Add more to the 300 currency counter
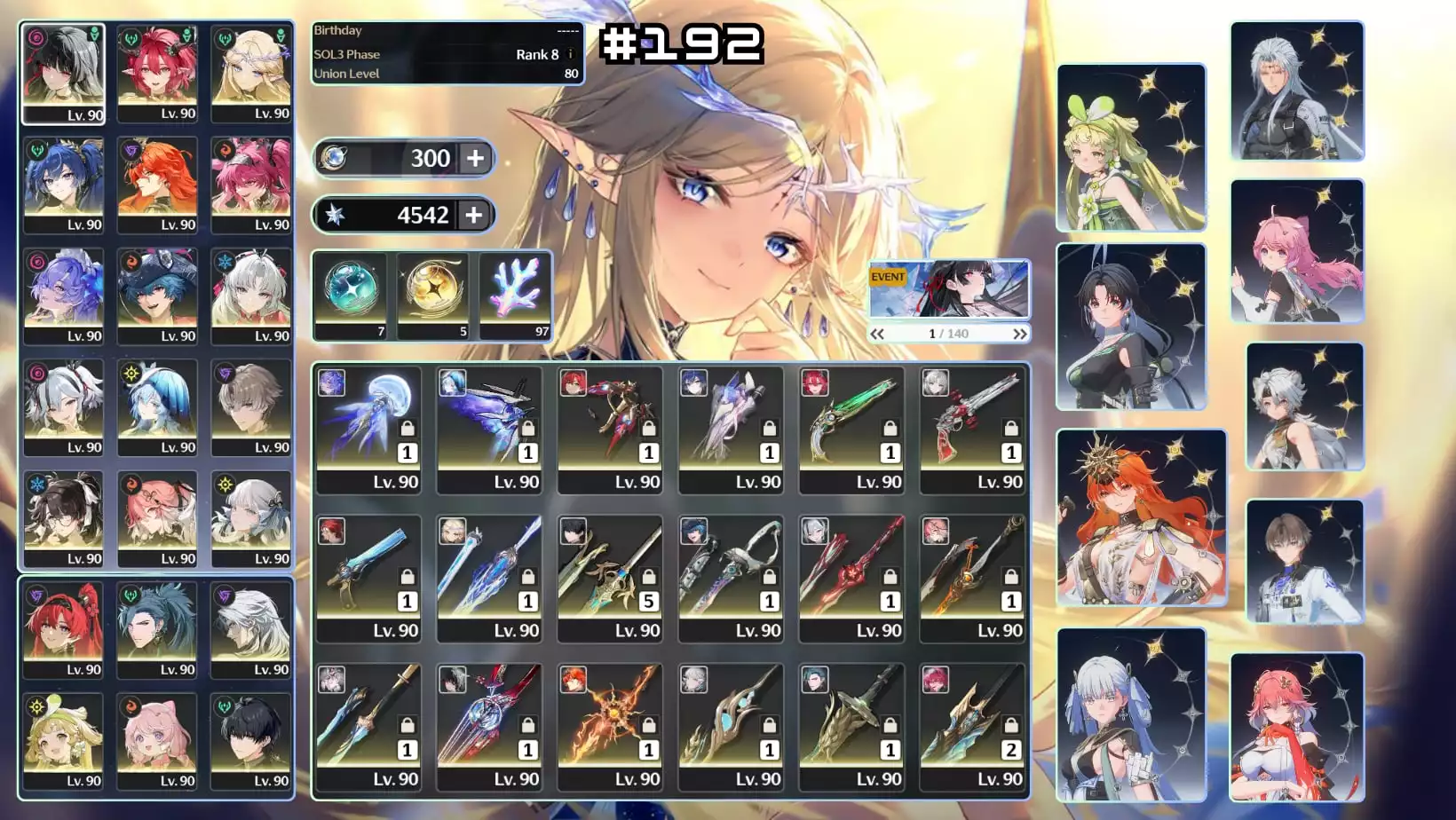 coord(476,158)
